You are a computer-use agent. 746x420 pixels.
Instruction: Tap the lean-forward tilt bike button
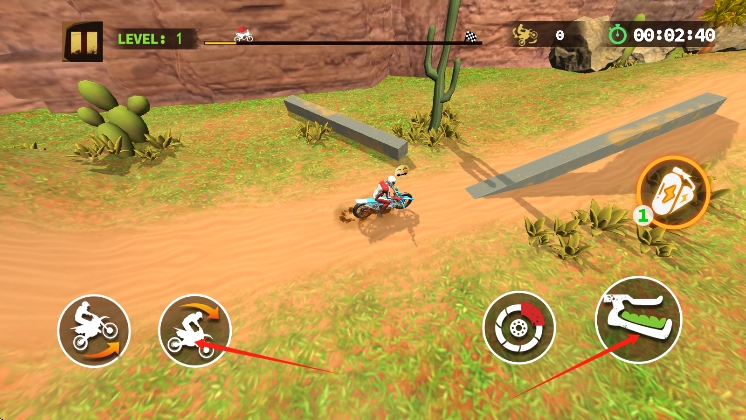coord(195,330)
